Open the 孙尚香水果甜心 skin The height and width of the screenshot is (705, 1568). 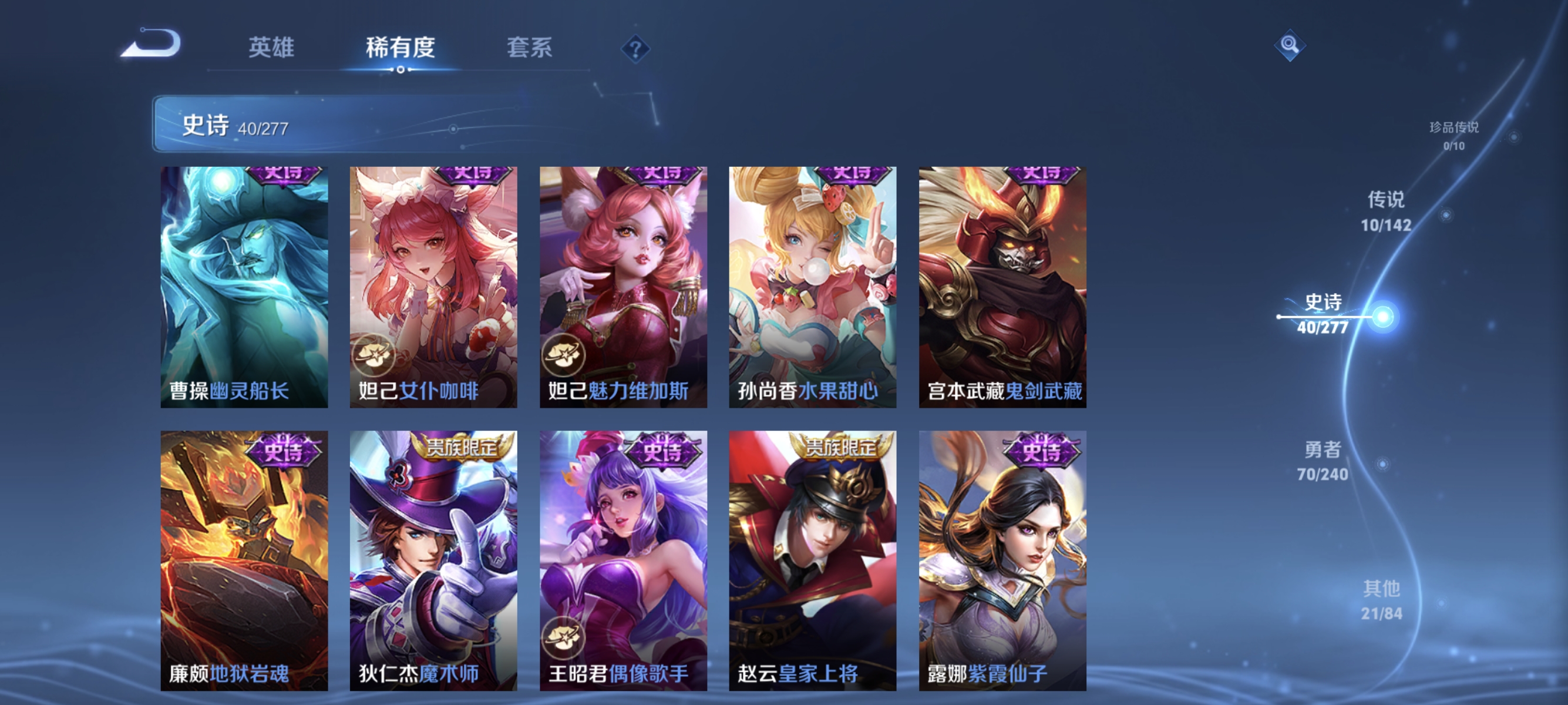812,286
